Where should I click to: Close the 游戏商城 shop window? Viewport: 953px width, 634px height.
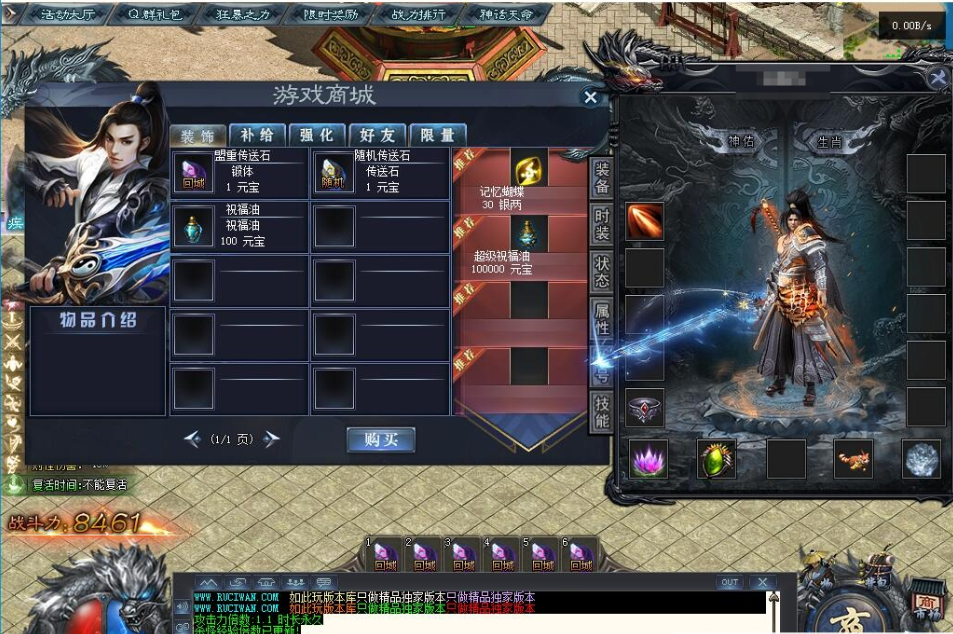coord(590,97)
